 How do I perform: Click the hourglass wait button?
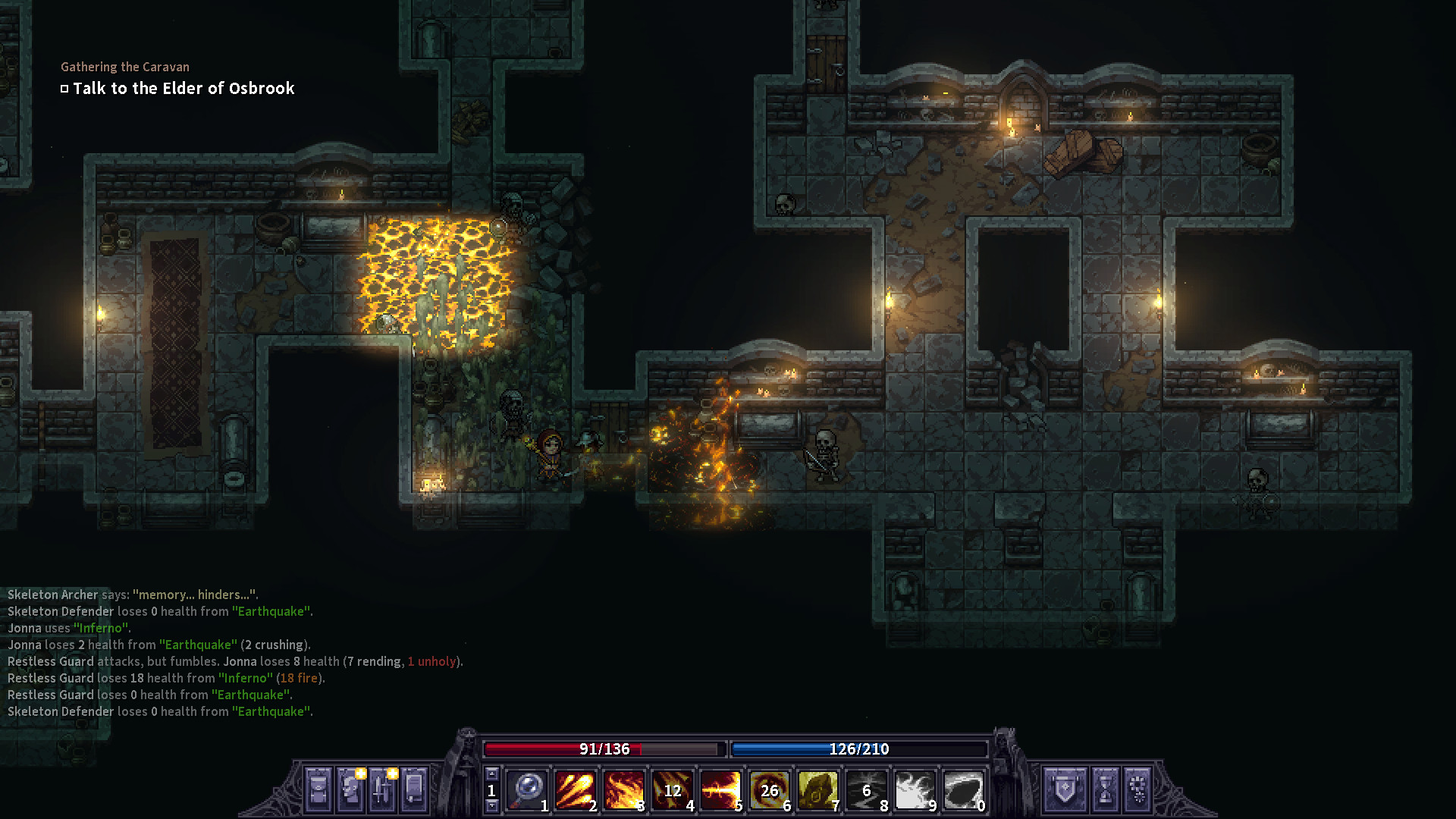1105,791
